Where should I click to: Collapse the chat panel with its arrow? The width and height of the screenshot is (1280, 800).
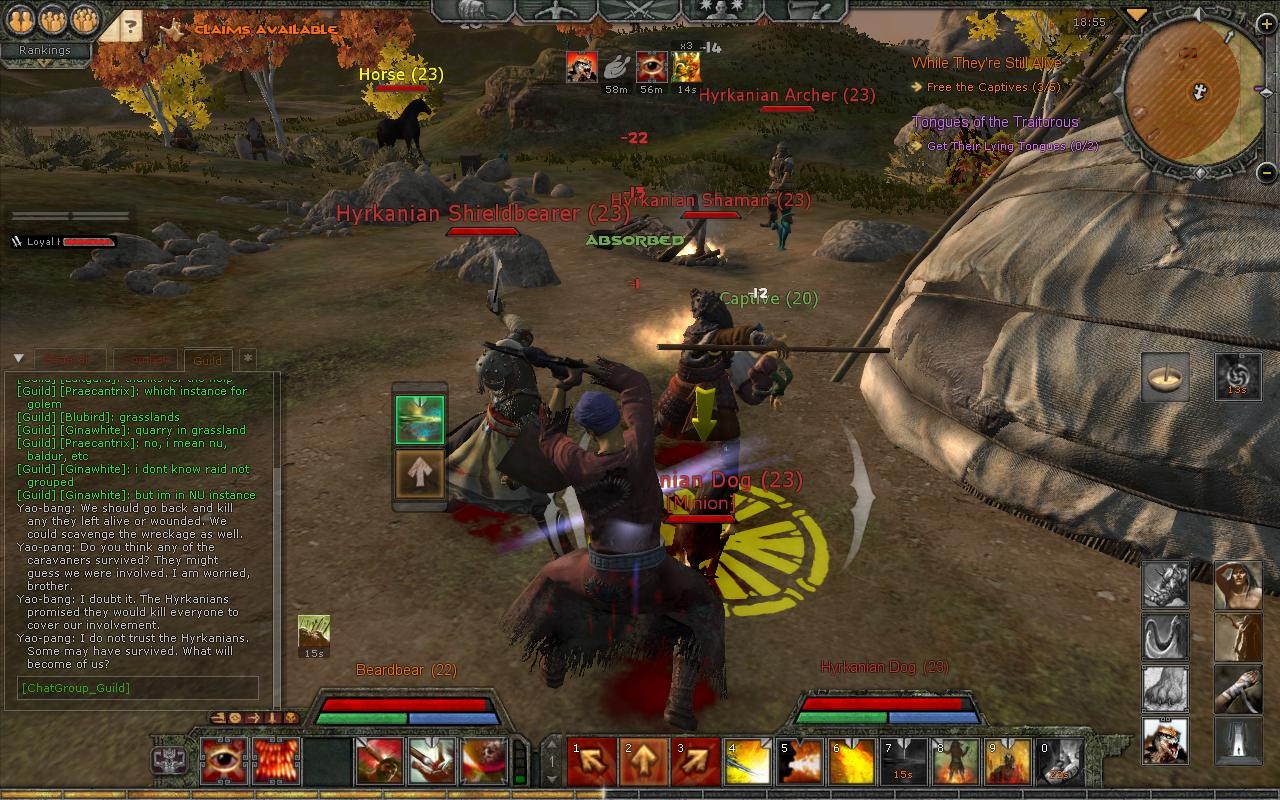coord(16,358)
